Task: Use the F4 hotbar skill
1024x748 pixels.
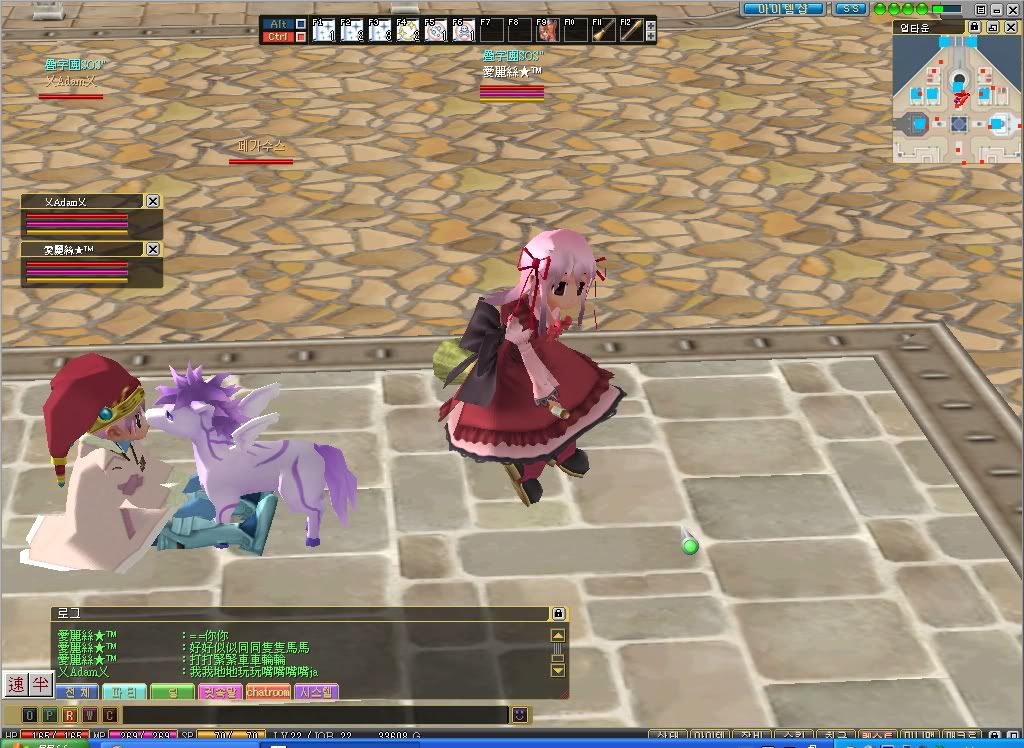Action: pyautogui.click(x=407, y=30)
